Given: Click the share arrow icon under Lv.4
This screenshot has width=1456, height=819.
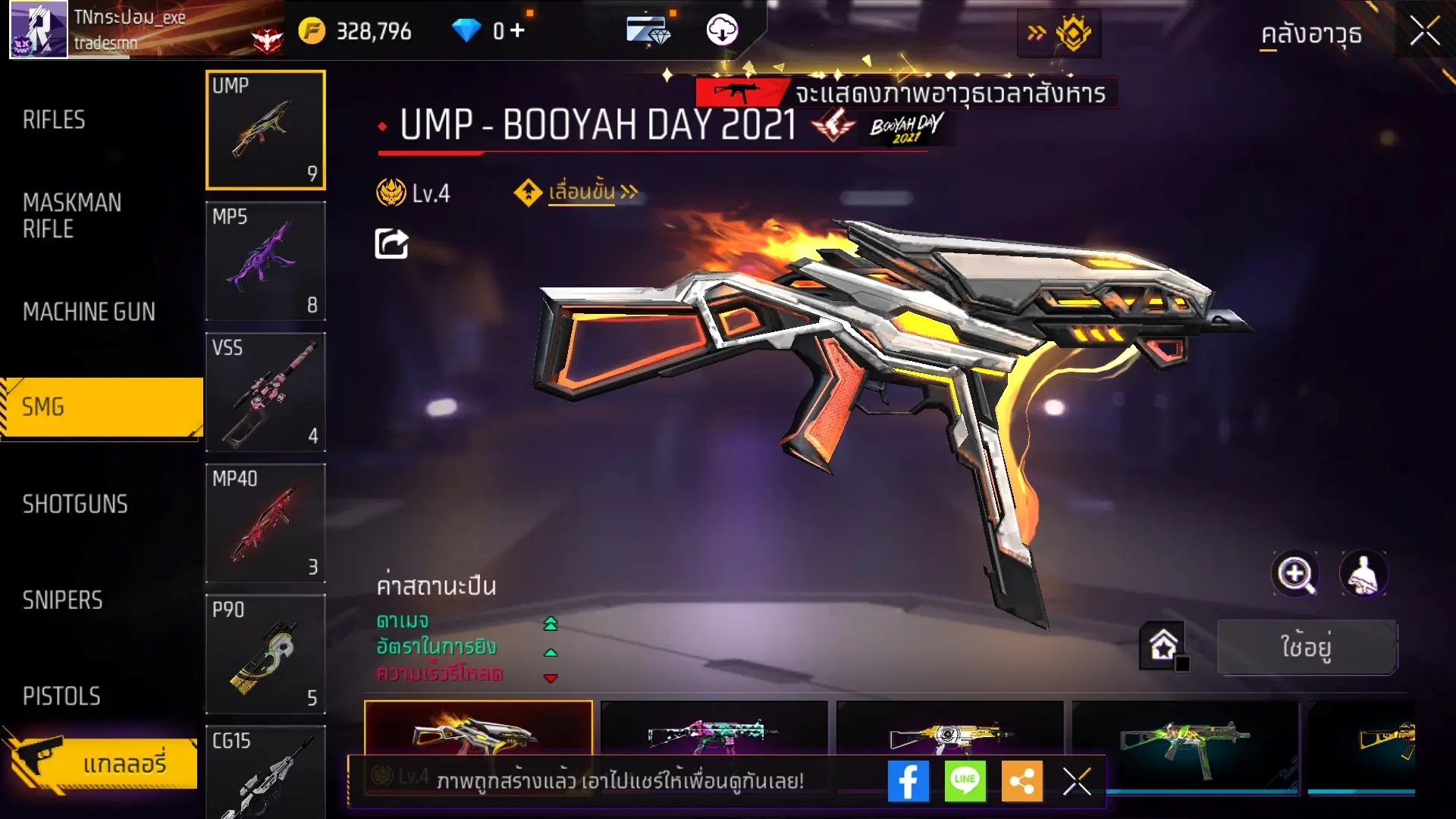Looking at the screenshot, I should click(391, 243).
